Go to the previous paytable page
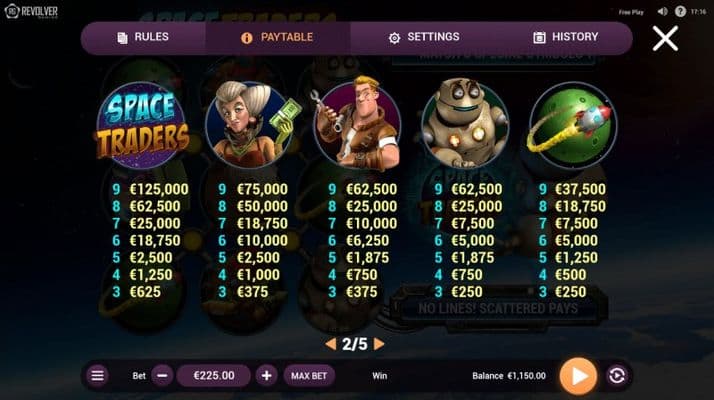 click(330, 343)
